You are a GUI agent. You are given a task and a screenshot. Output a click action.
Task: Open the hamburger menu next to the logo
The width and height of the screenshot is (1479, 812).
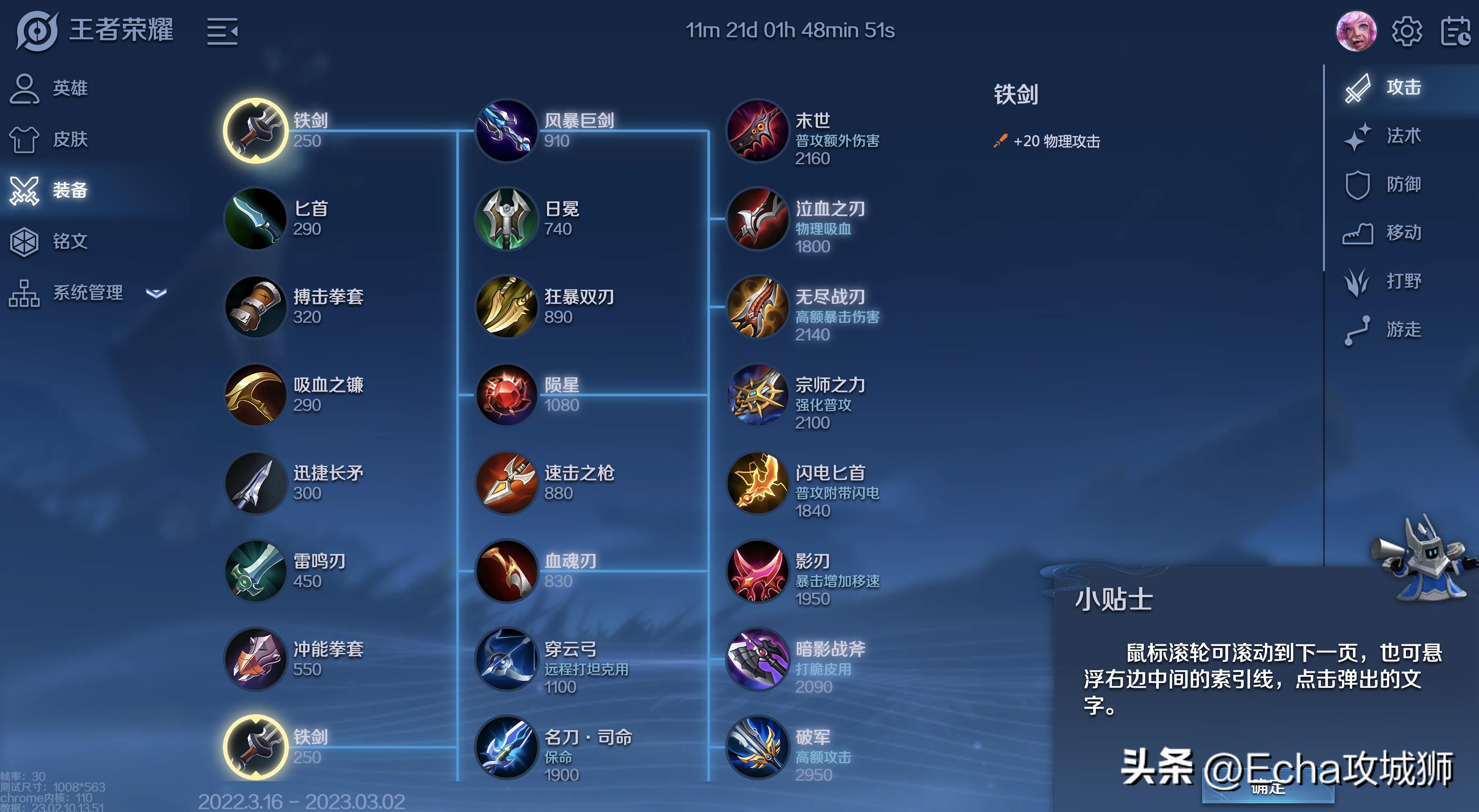[223, 32]
